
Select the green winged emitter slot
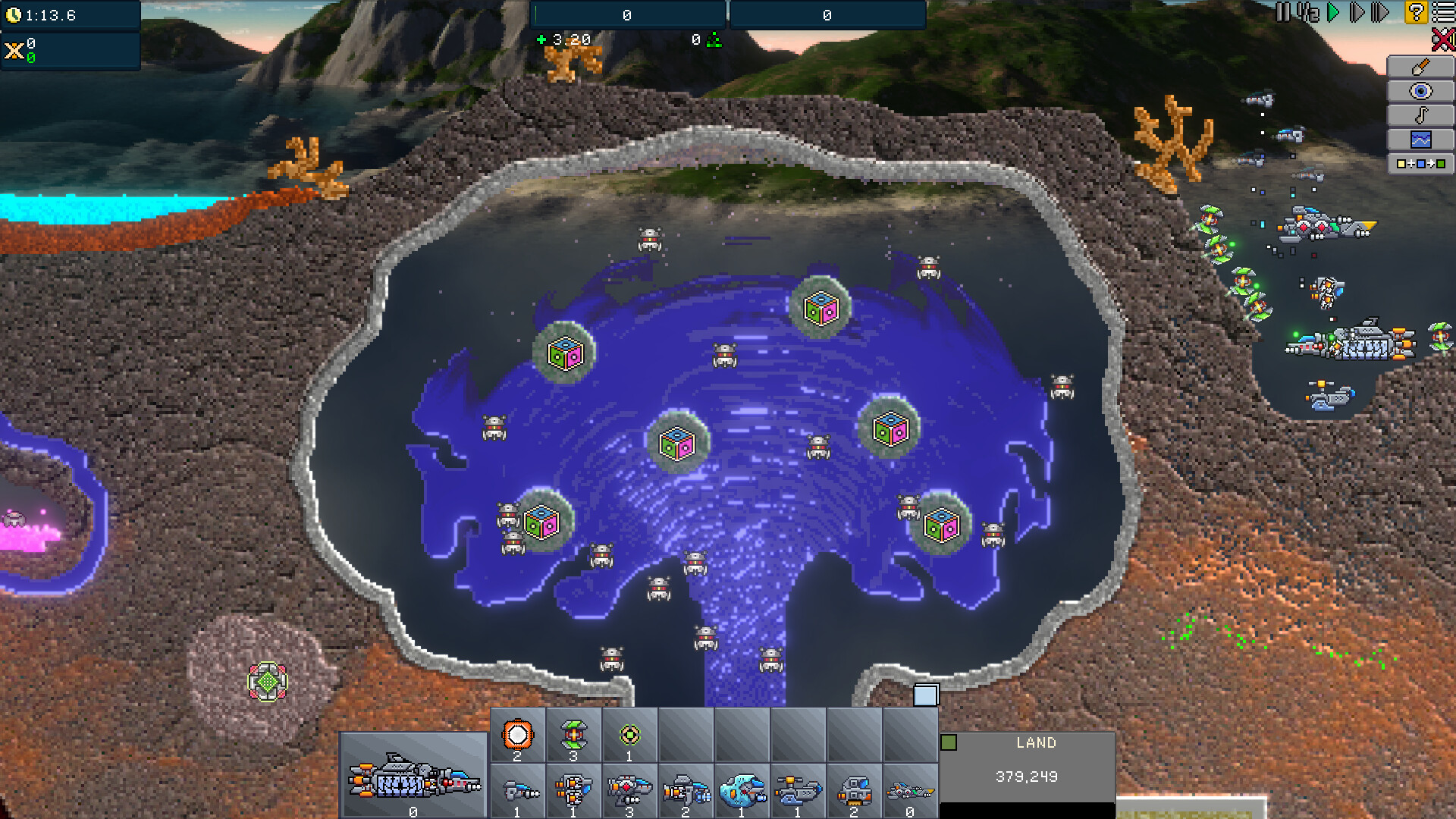(x=574, y=735)
